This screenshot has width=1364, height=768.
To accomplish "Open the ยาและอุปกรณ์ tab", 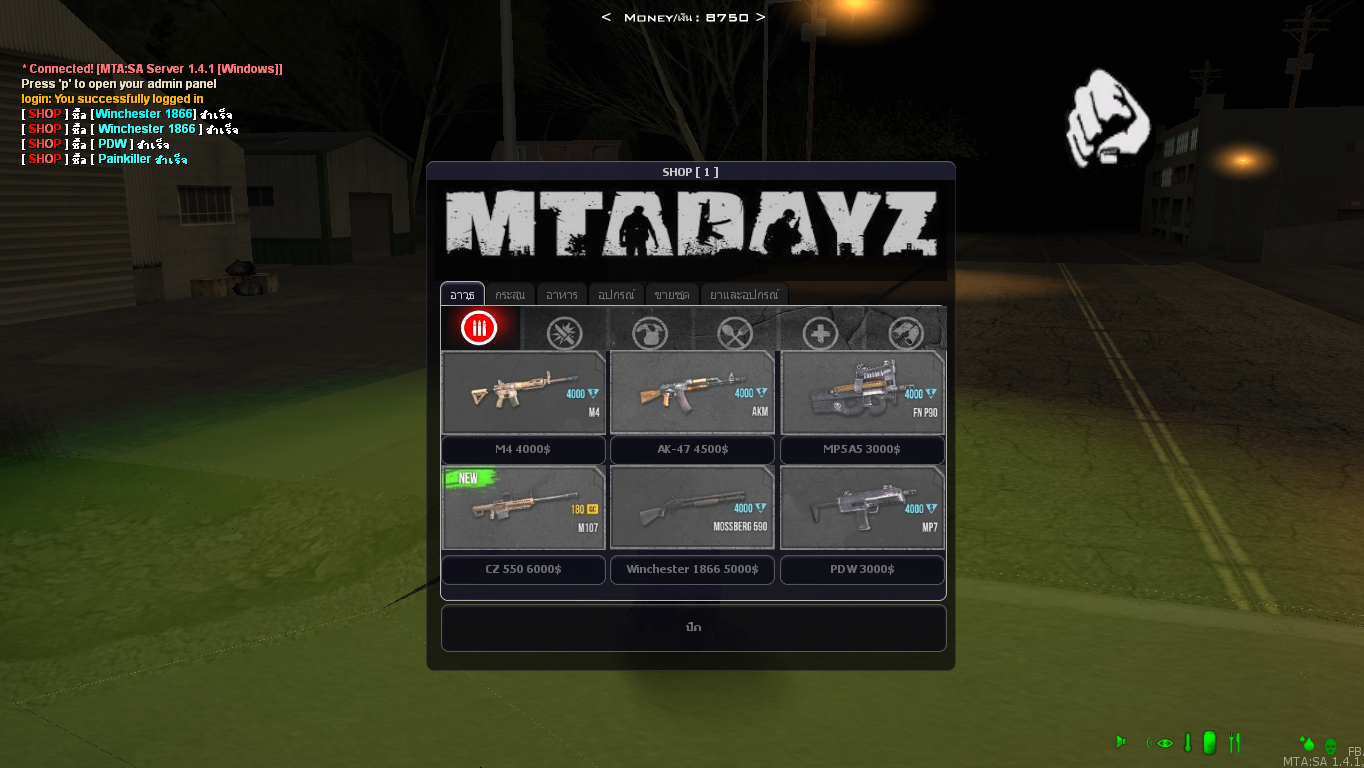I will point(745,294).
